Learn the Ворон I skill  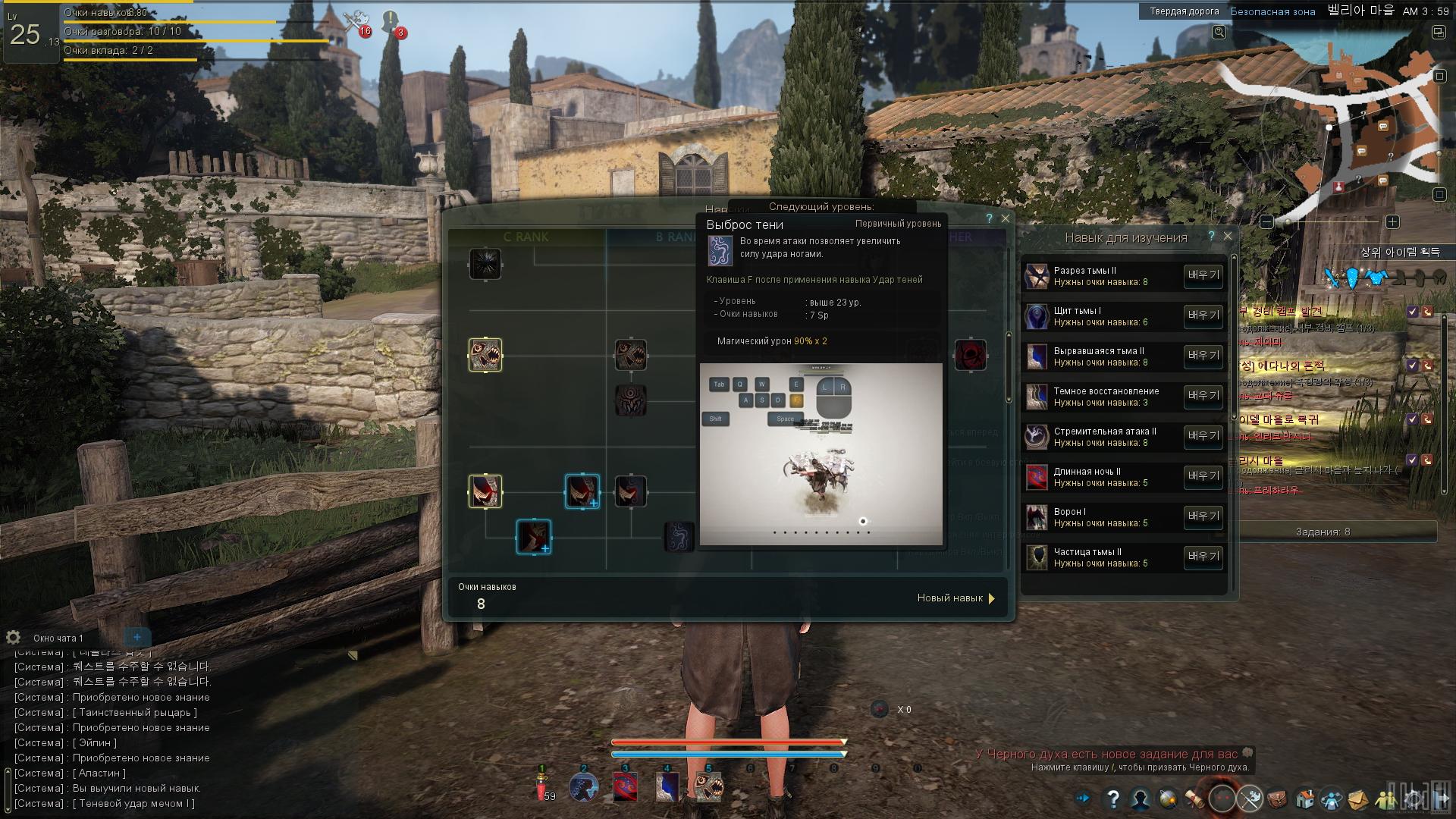(x=1203, y=517)
